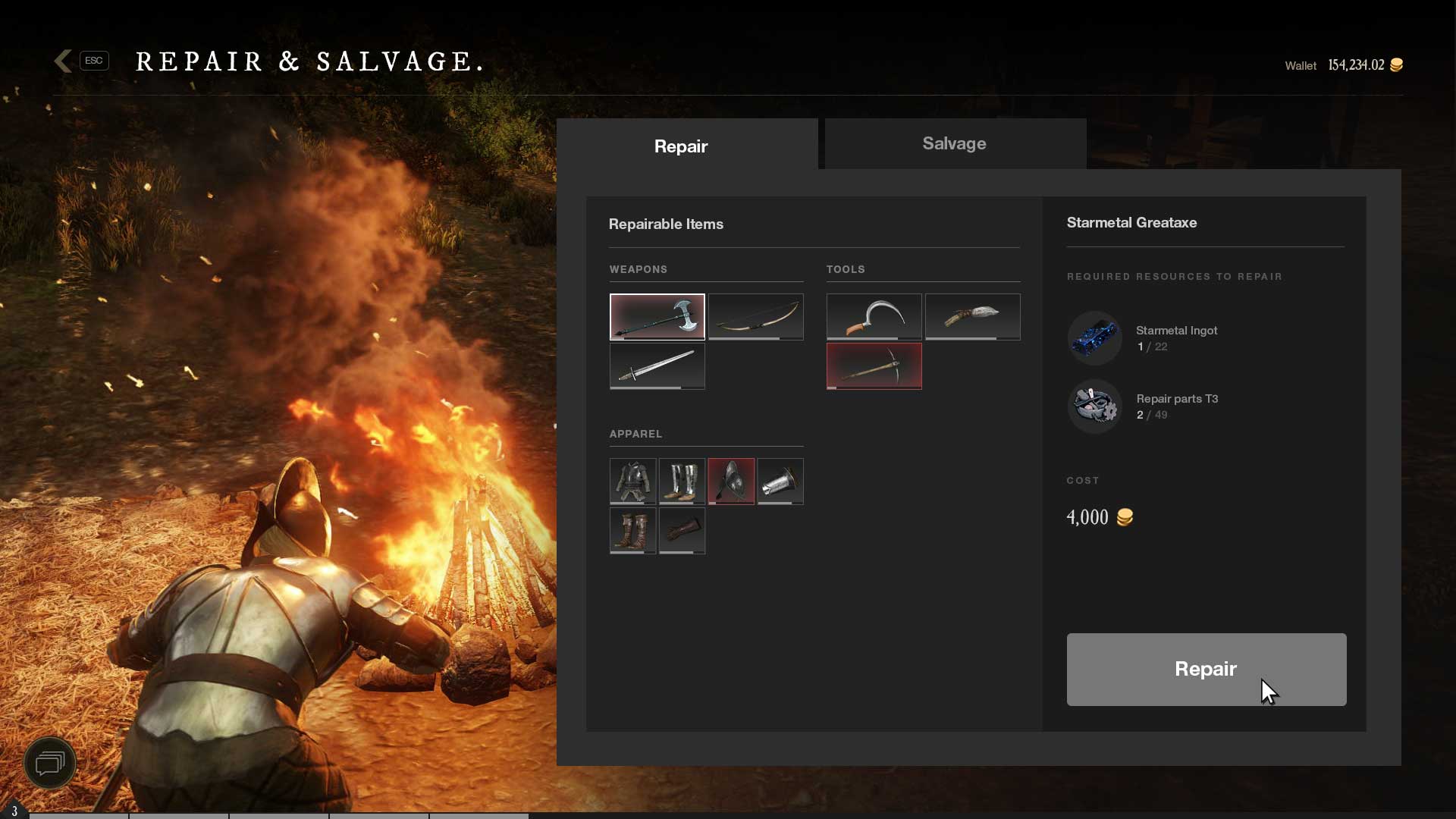Choose the plate leg greaves slot
The width and height of the screenshot is (1456, 819).
[682, 481]
